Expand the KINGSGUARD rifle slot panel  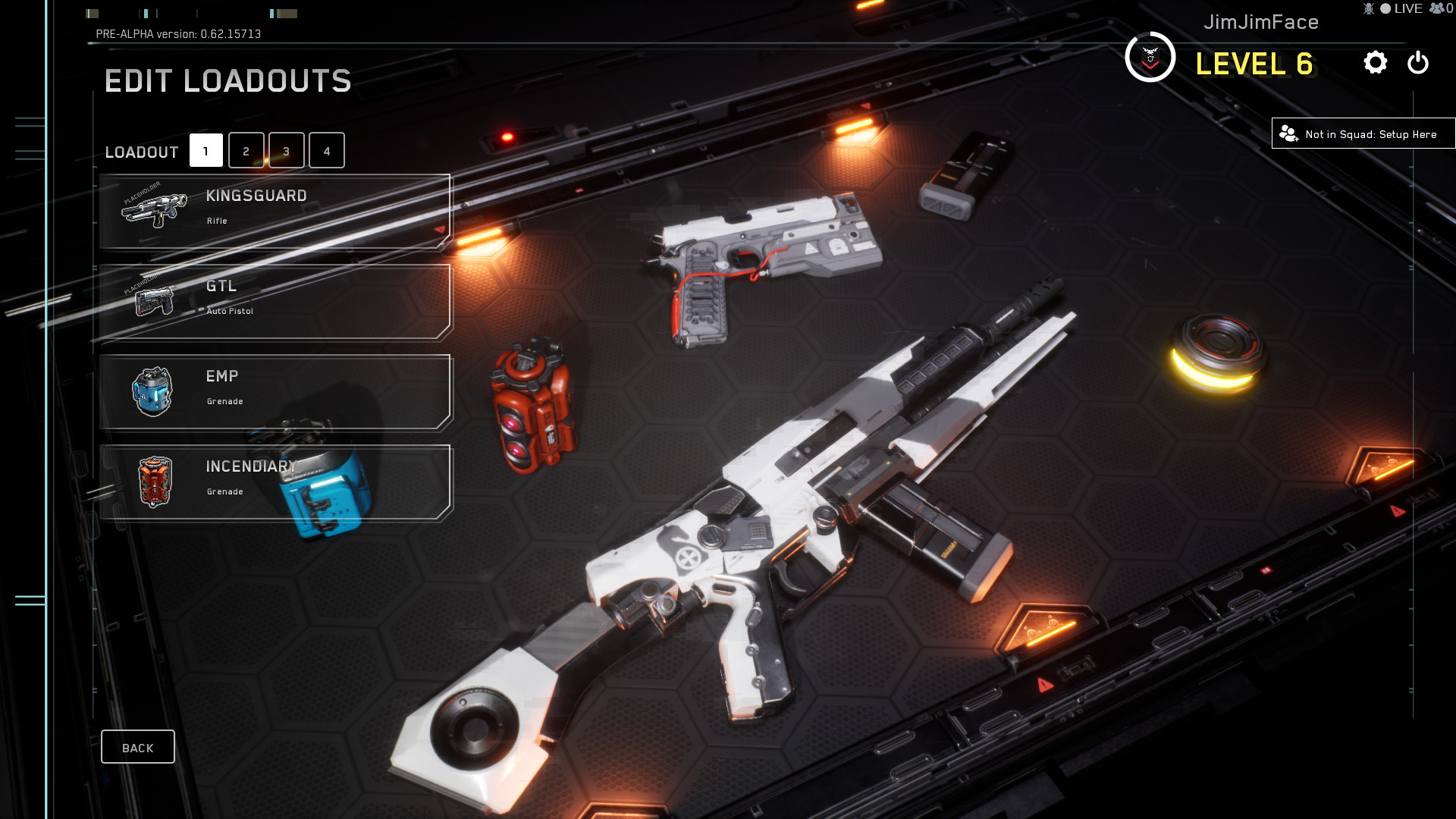click(x=275, y=211)
